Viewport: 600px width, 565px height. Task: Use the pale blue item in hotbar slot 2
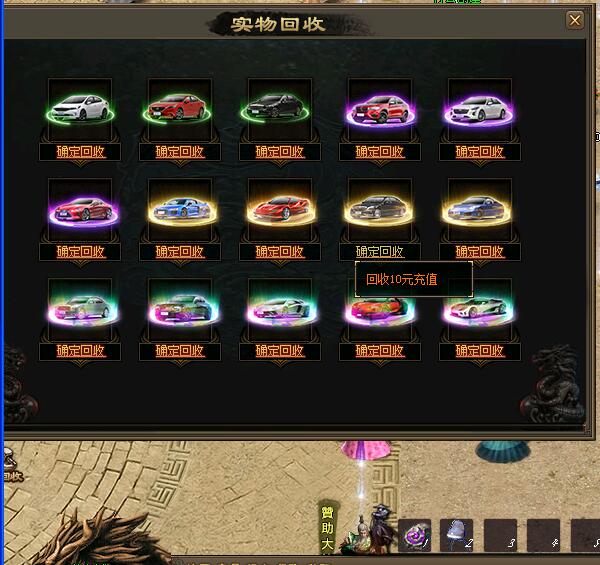[x=457, y=535]
